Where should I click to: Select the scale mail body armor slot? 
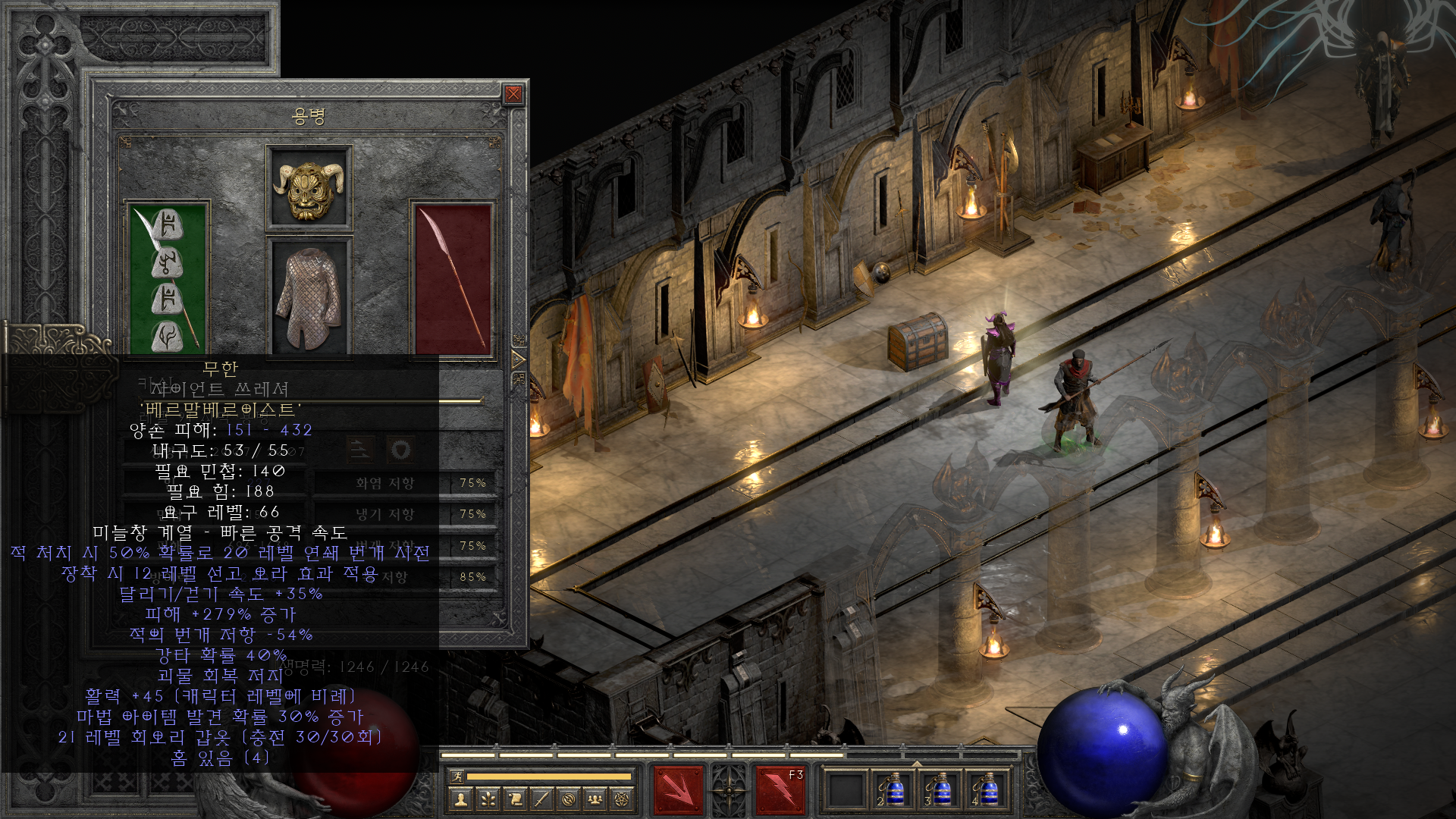coord(309,297)
